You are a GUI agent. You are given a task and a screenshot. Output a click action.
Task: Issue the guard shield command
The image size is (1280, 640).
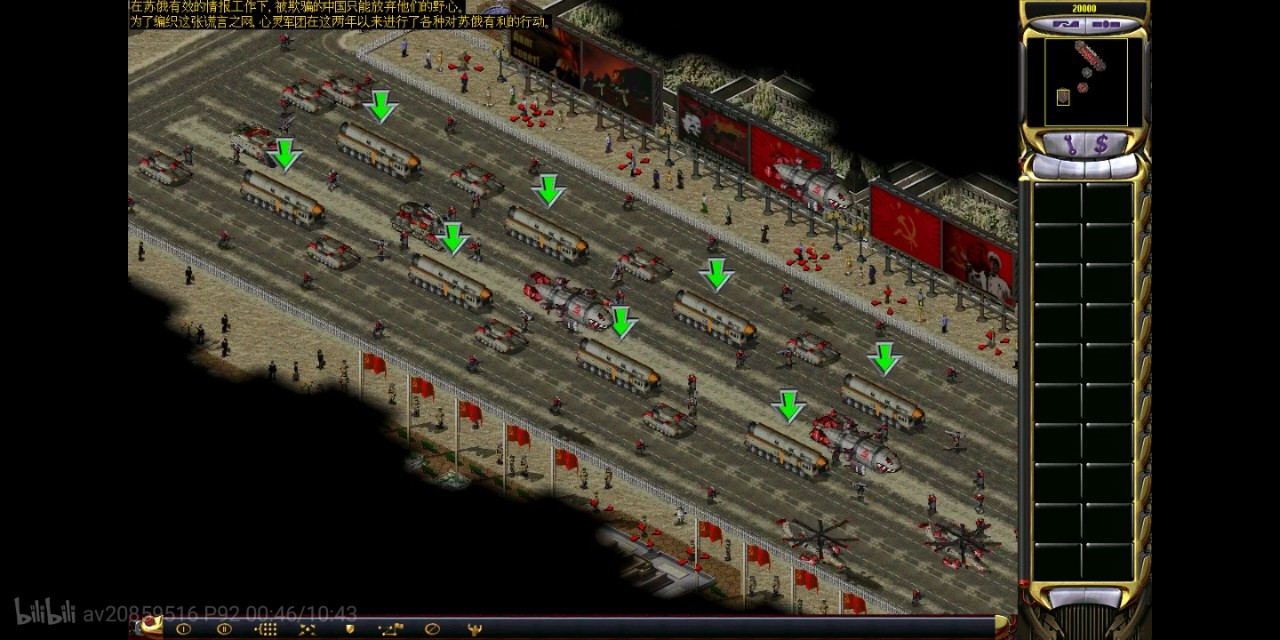click(349, 629)
